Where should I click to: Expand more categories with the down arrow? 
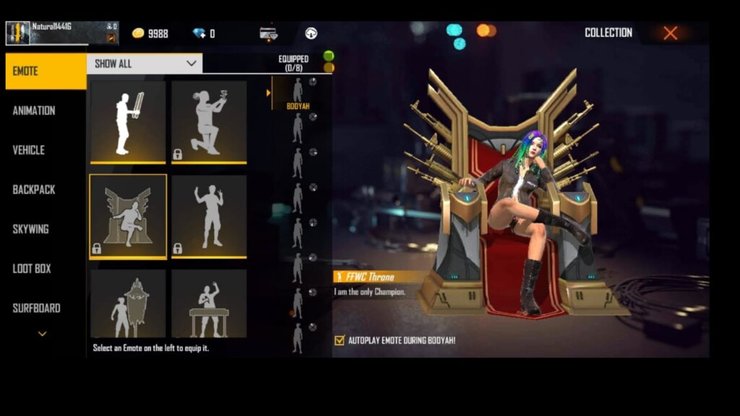[42, 334]
